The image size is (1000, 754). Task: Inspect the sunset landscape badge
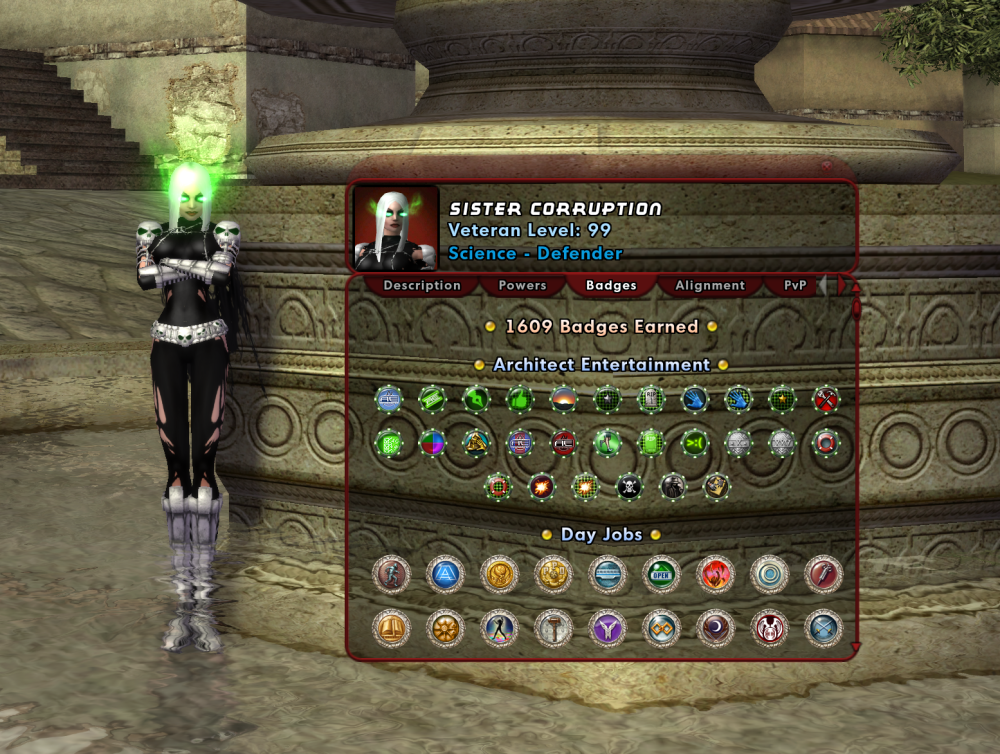tap(564, 400)
